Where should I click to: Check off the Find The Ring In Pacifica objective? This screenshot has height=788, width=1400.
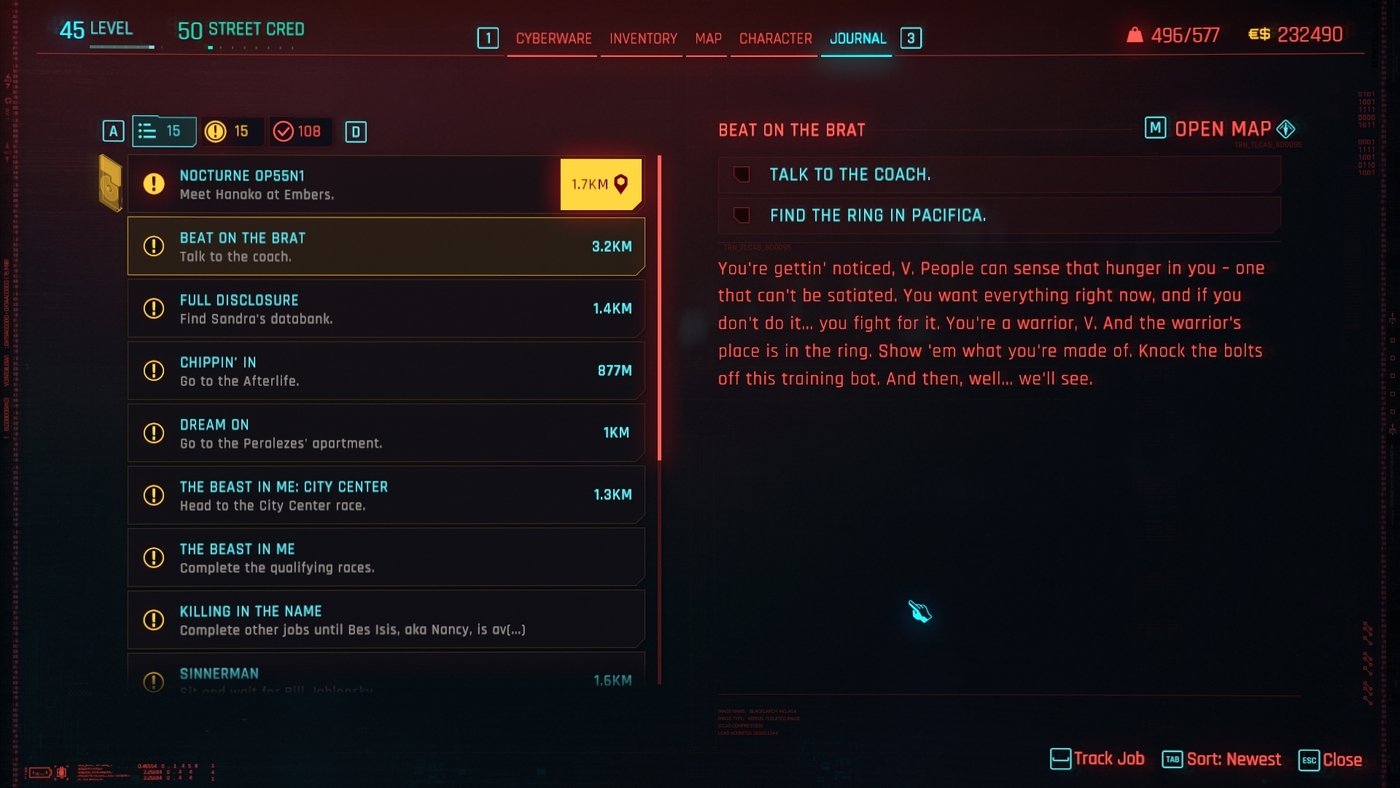click(x=740, y=215)
